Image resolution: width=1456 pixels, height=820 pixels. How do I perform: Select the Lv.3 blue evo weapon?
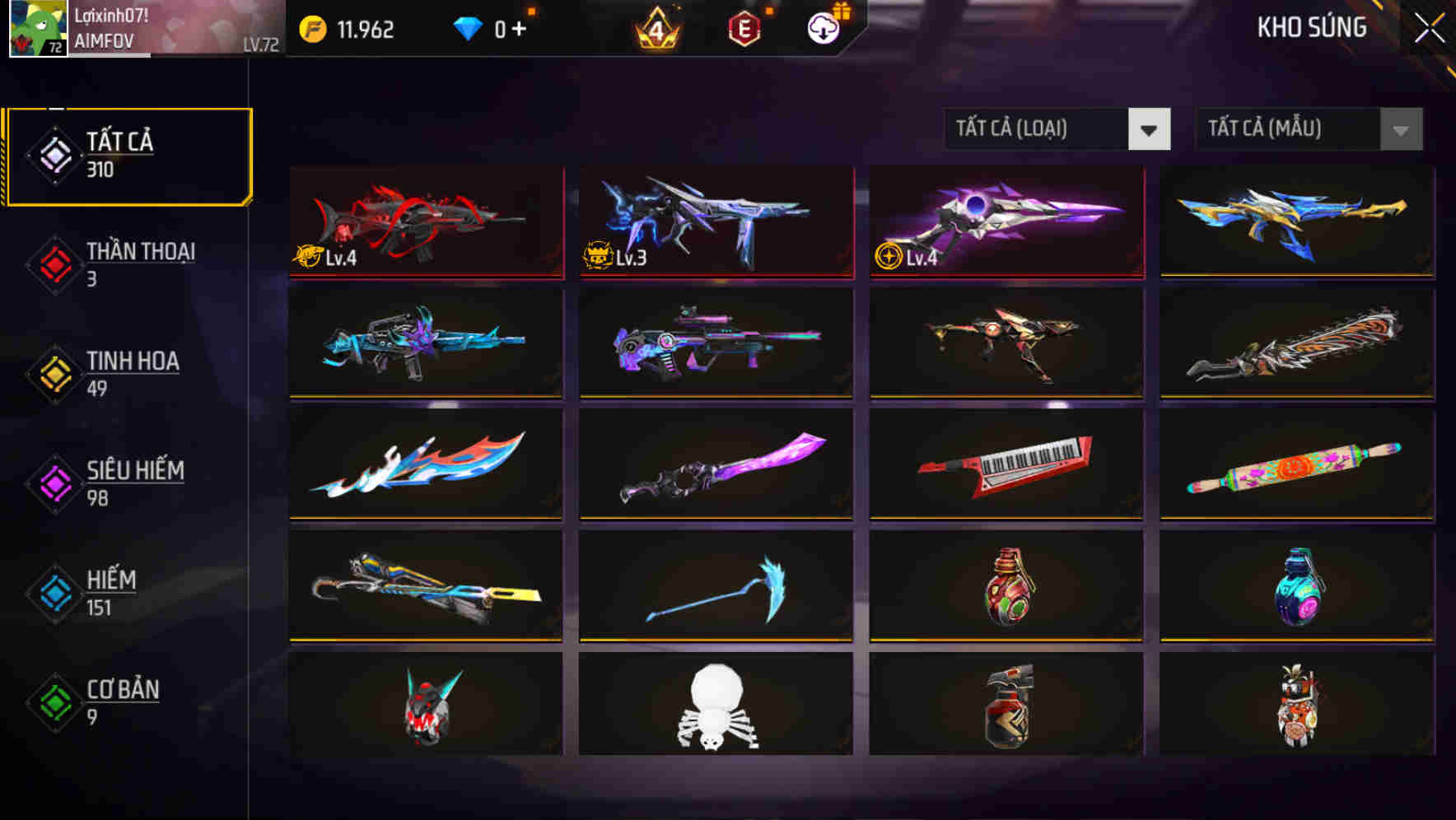click(x=715, y=222)
